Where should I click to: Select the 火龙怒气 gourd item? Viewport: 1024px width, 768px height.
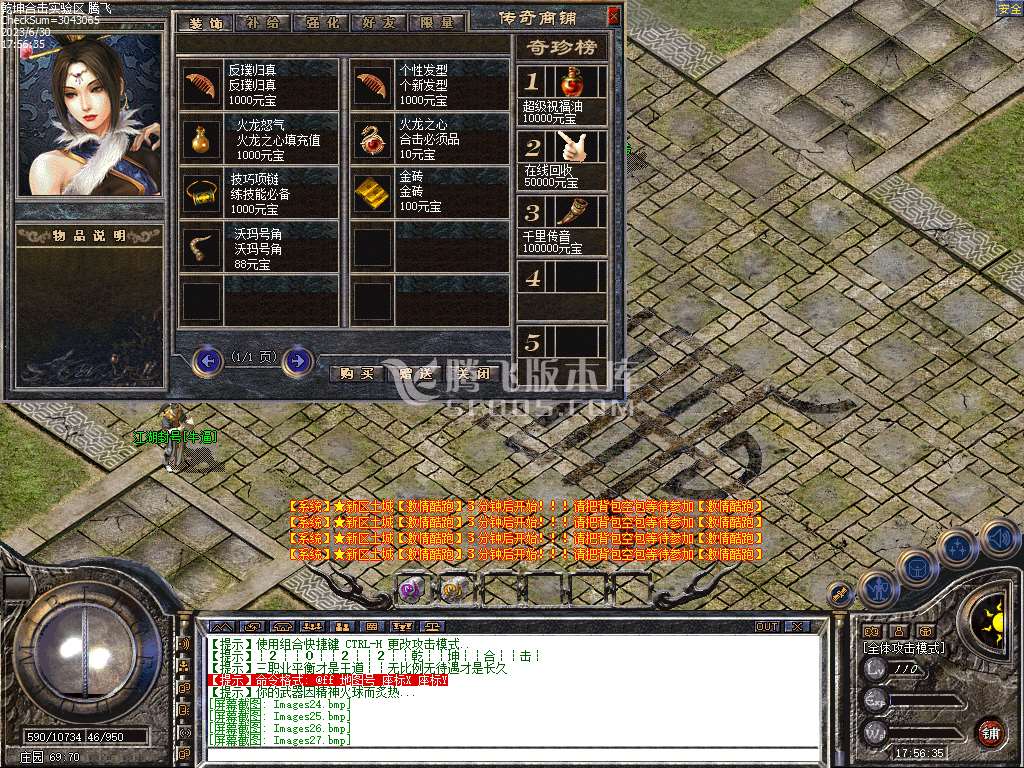[201, 139]
